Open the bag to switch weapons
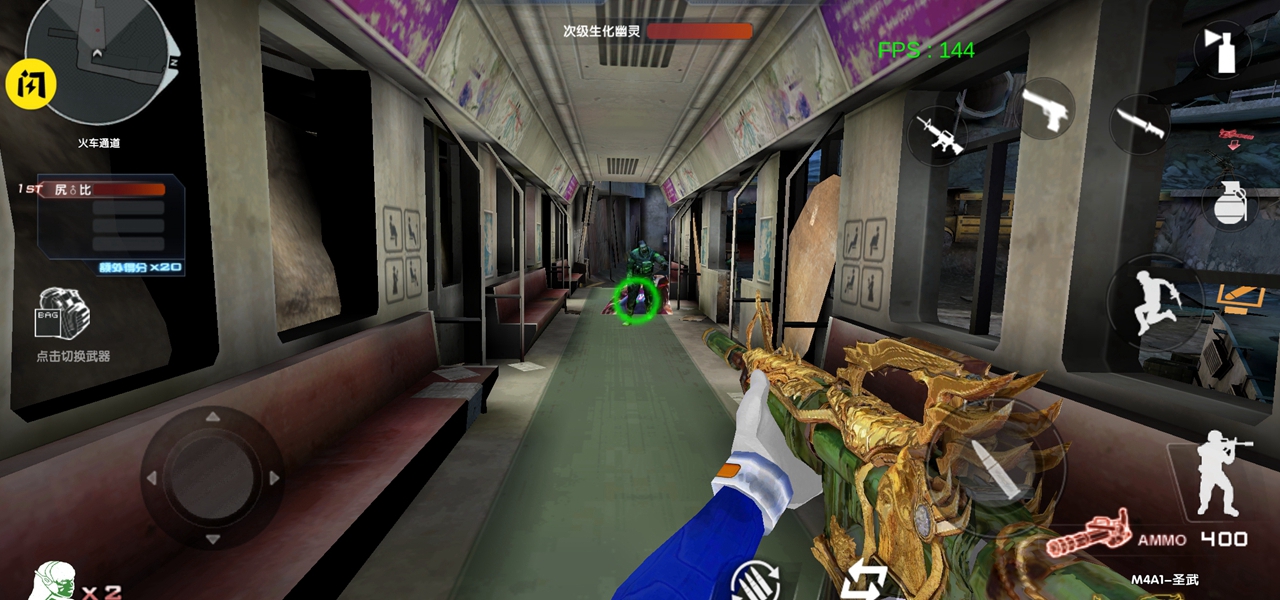 coord(64,313)
